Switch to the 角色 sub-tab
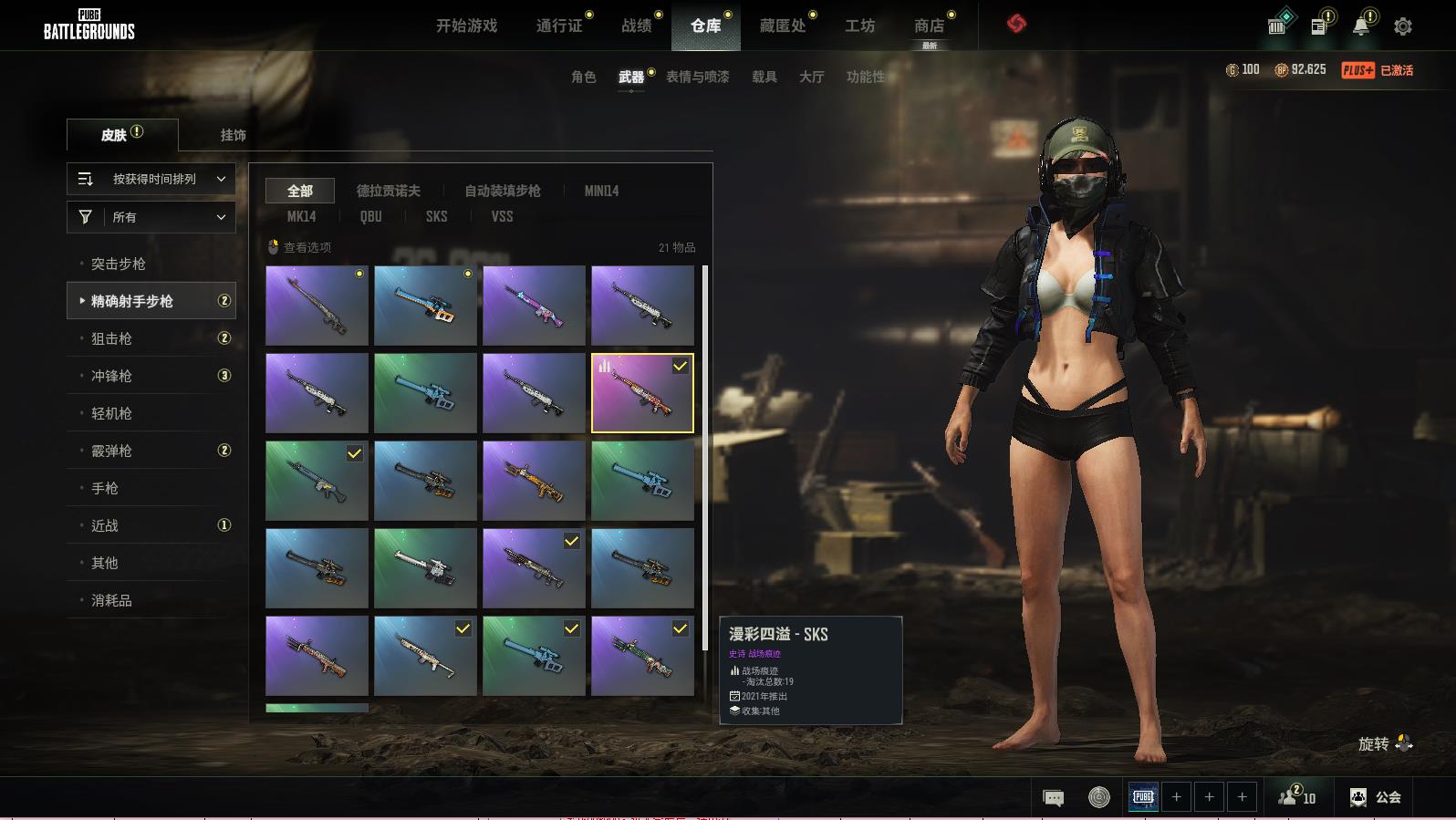Viewport: 1456px width, 820px height. [583, 77]
